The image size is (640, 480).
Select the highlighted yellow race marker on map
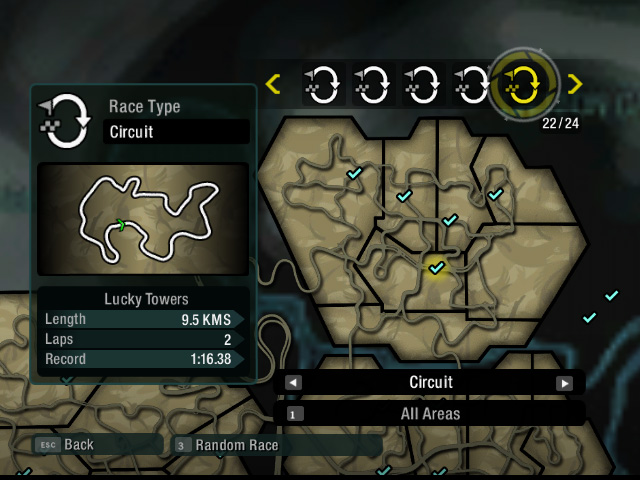436,268
